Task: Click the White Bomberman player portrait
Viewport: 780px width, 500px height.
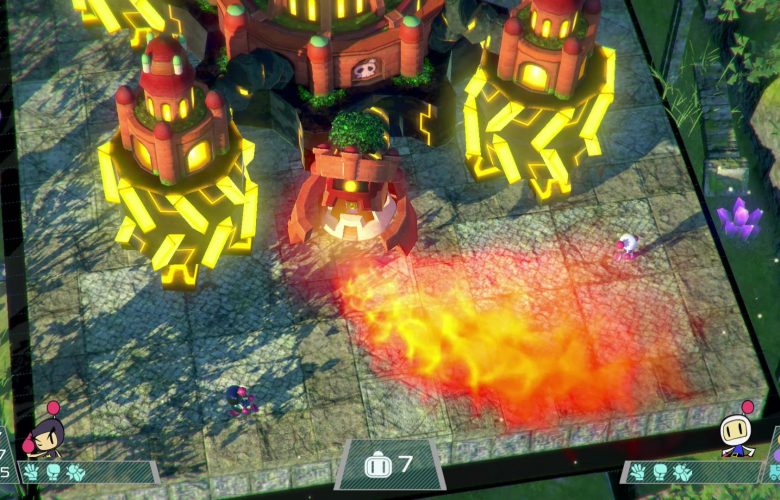Action: tap(737, 434)
